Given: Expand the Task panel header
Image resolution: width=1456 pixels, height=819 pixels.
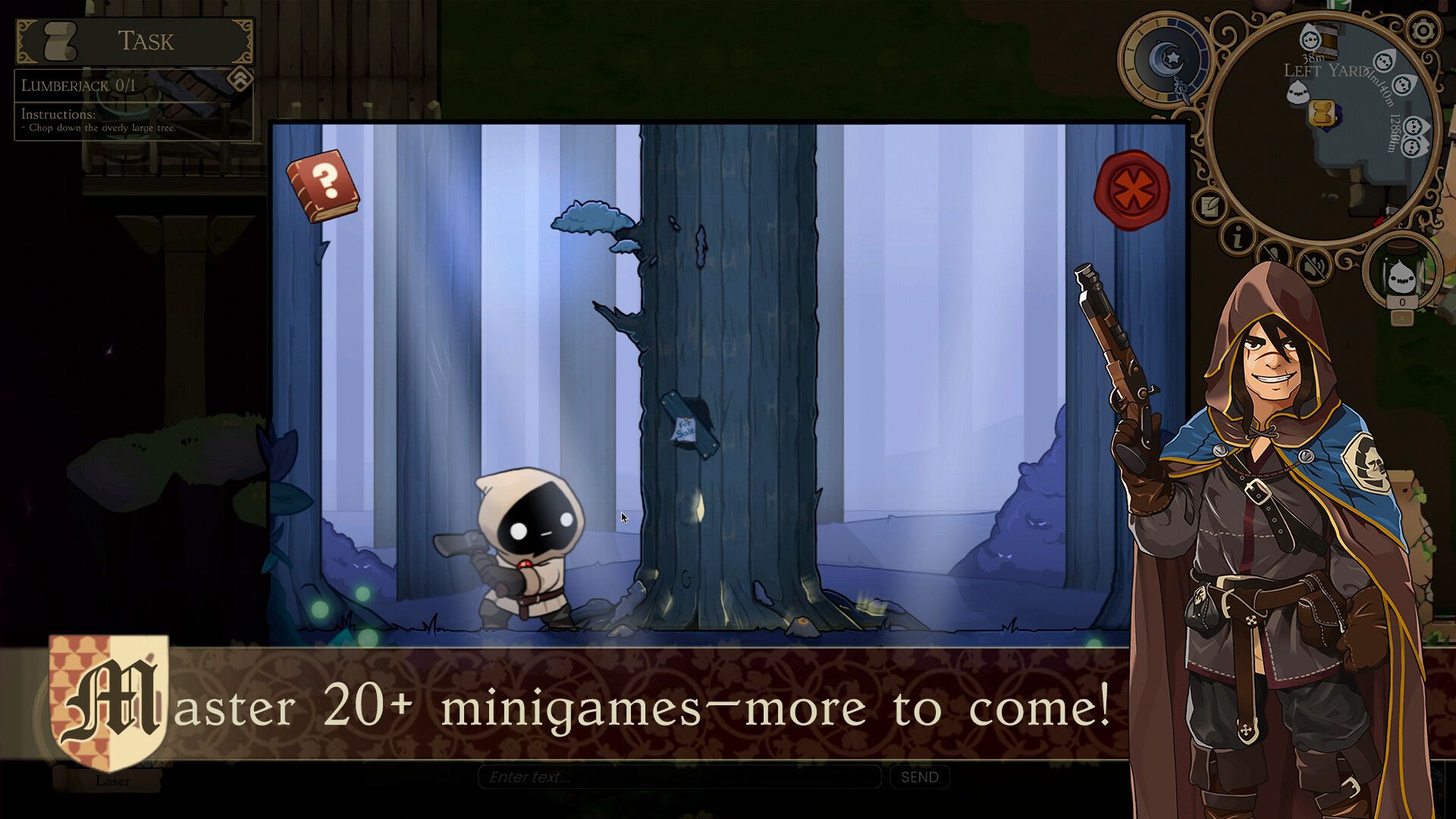Looking at the screenshot, I should click(x=147, y=40).
